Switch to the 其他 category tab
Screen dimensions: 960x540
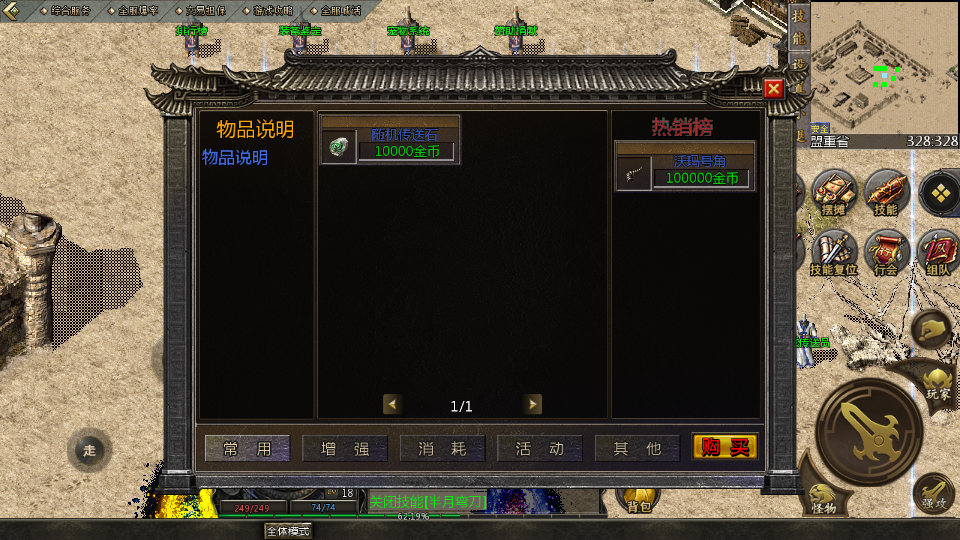(x=637, y=449)
